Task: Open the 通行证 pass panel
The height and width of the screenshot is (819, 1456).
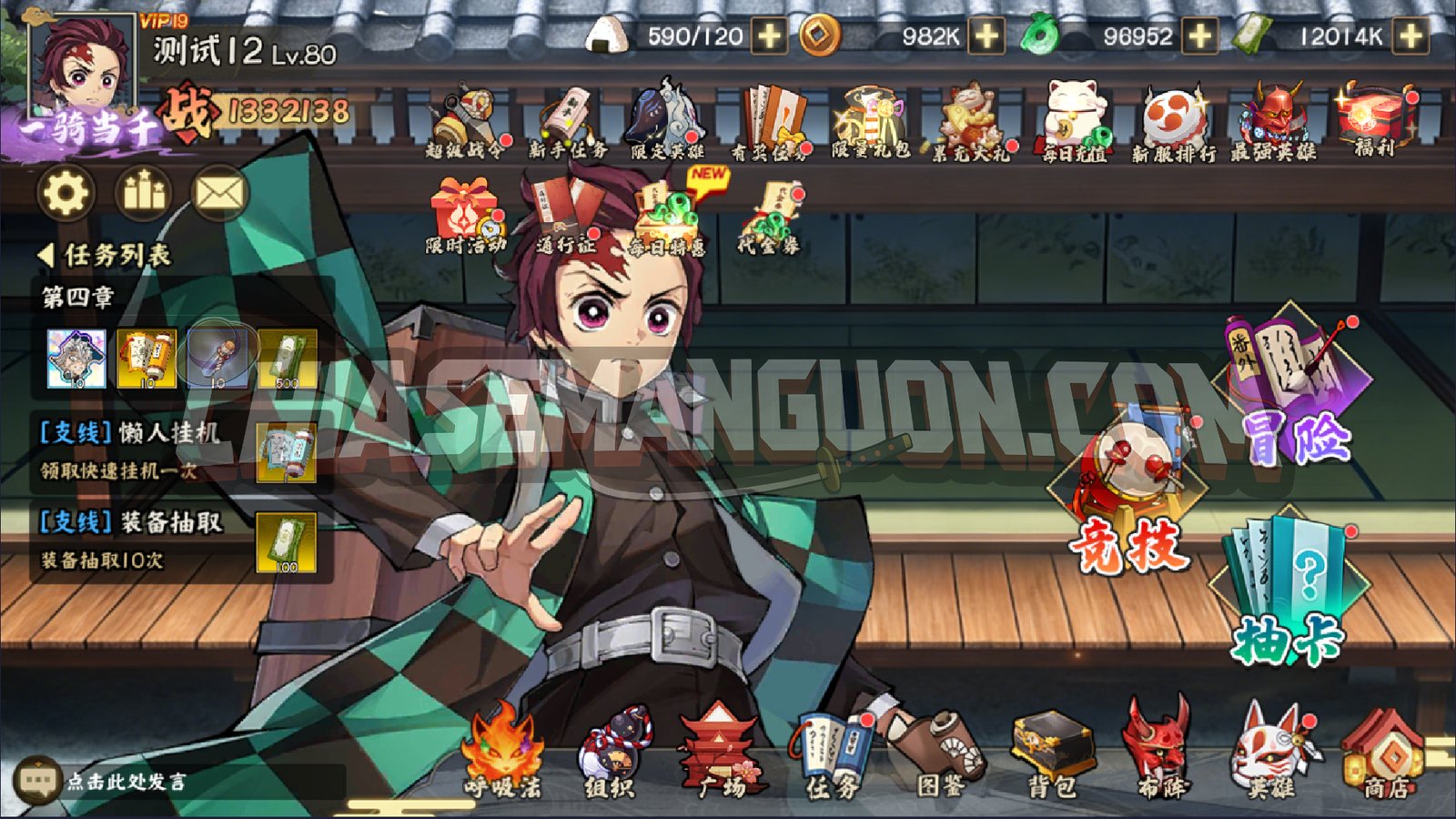Action: click(x=564, y=211)
